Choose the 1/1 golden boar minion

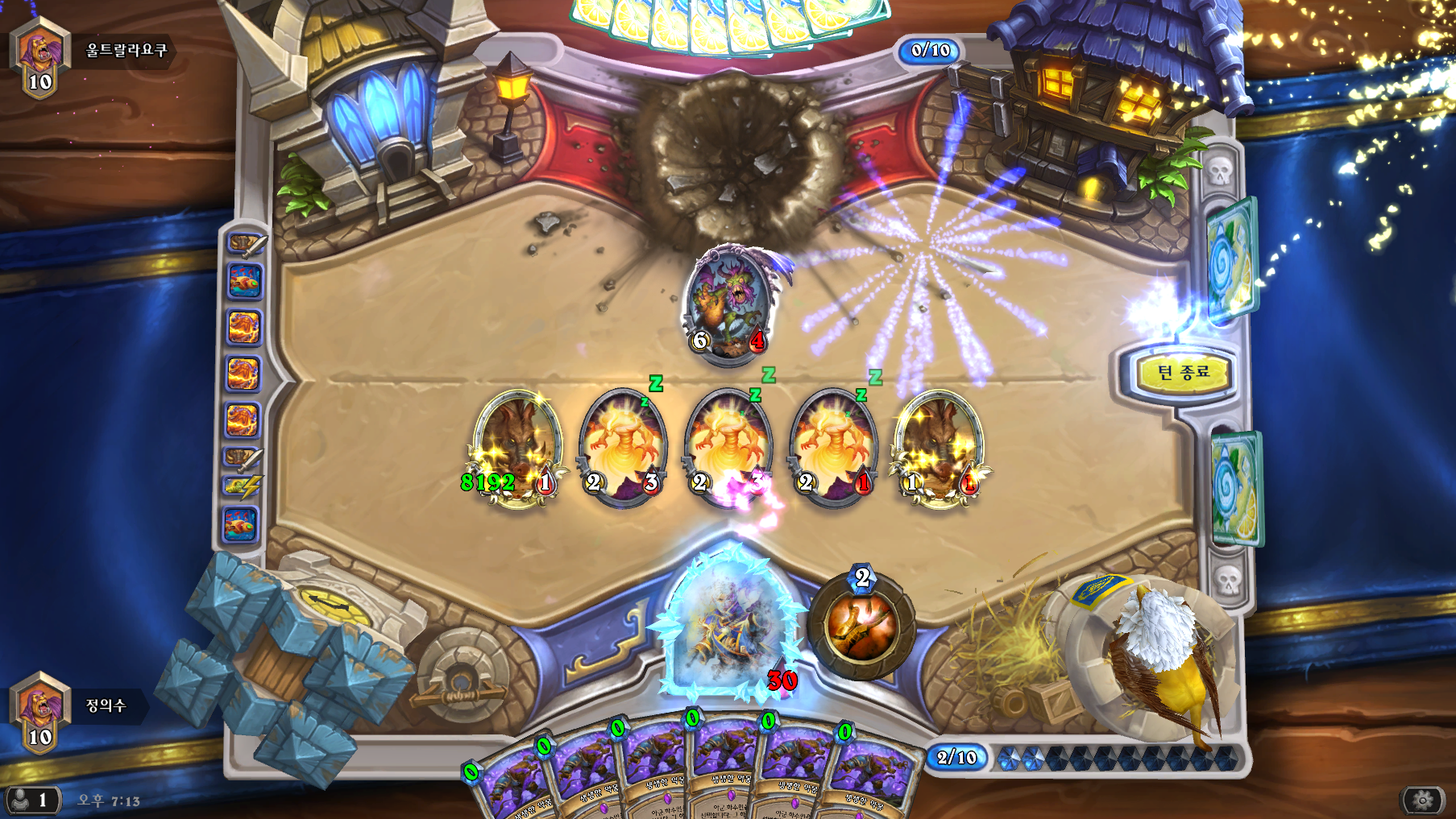tap(939, 447)
